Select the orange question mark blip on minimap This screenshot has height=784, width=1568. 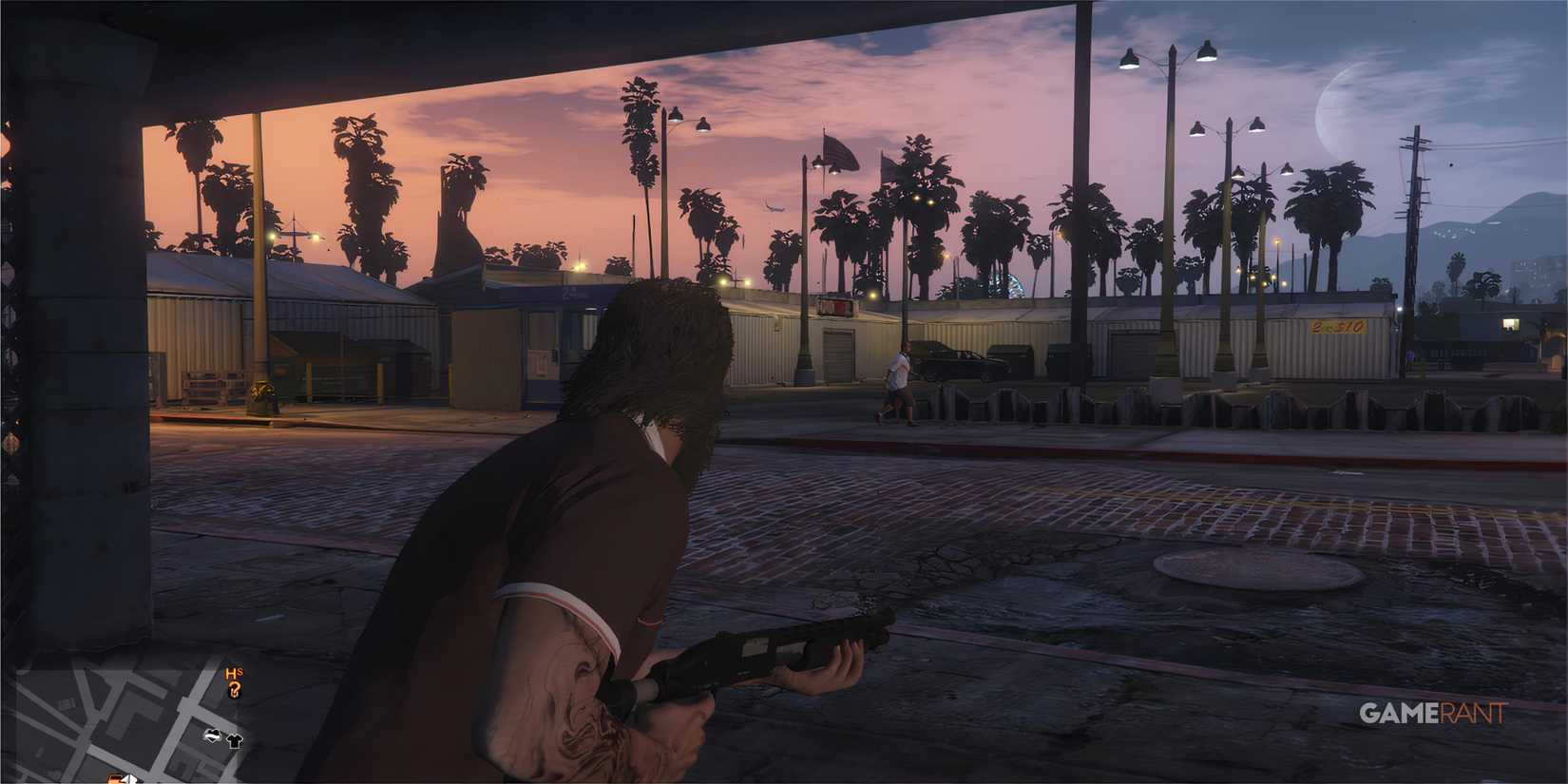(x=234, y=690)
